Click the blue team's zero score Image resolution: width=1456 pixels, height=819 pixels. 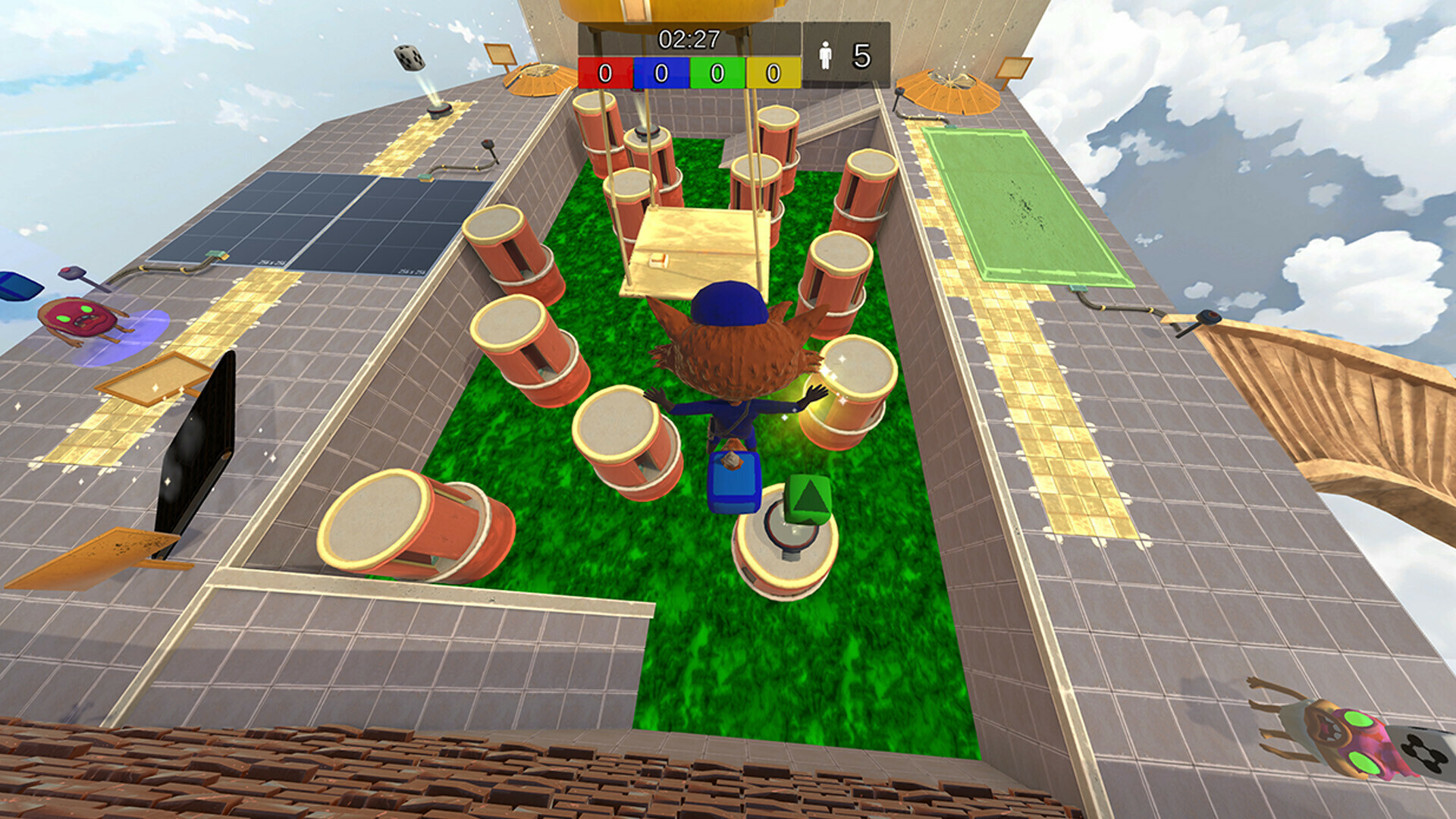click(659, 72)
